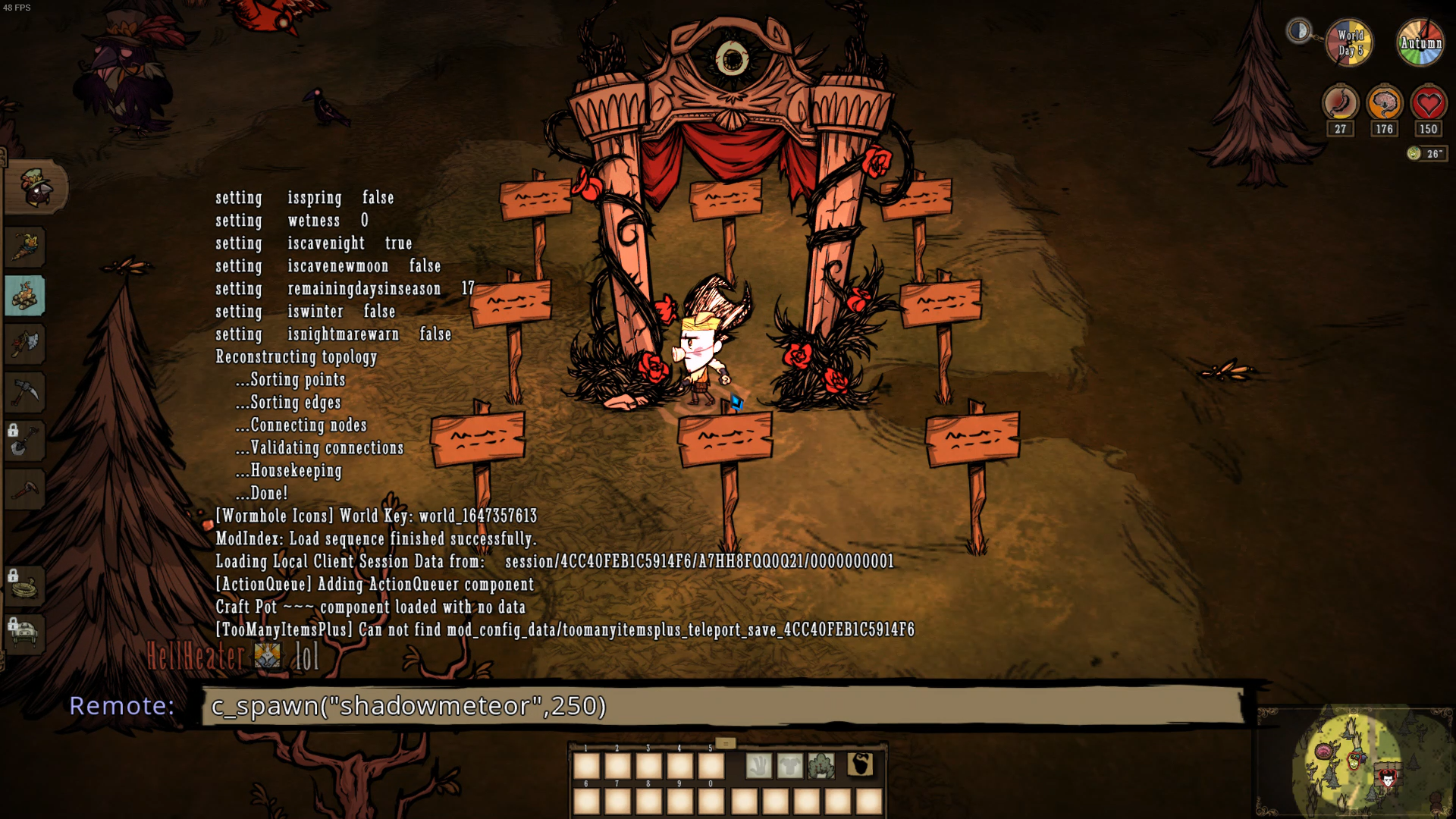Click the beard silhouette inventory button
The image size is (1456, 819).
(860, 764)
